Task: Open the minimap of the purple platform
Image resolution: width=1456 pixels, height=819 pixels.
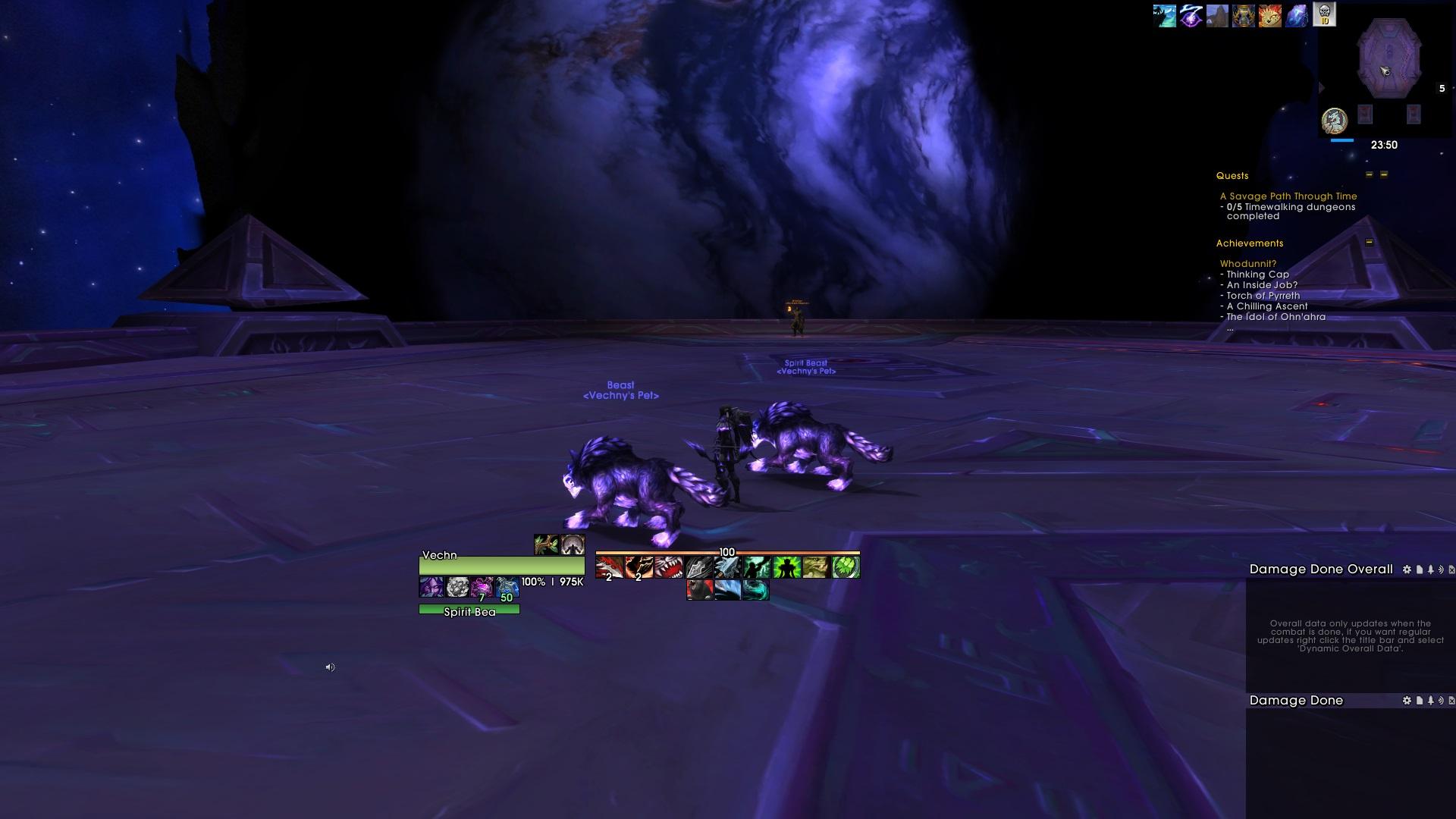Action: tap(1389, 59)
